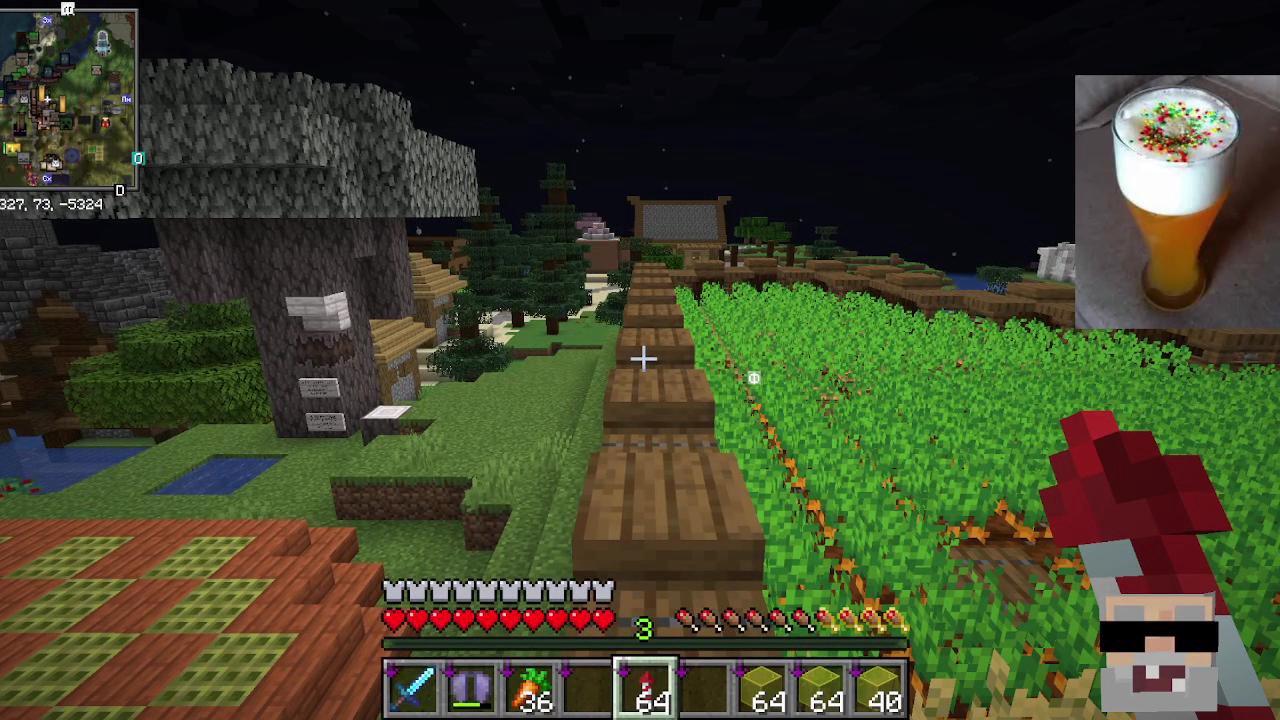Click the teal '0' waypoint on minimap right edge
The width and height of the screenshot is (1280, 720).
138,158
